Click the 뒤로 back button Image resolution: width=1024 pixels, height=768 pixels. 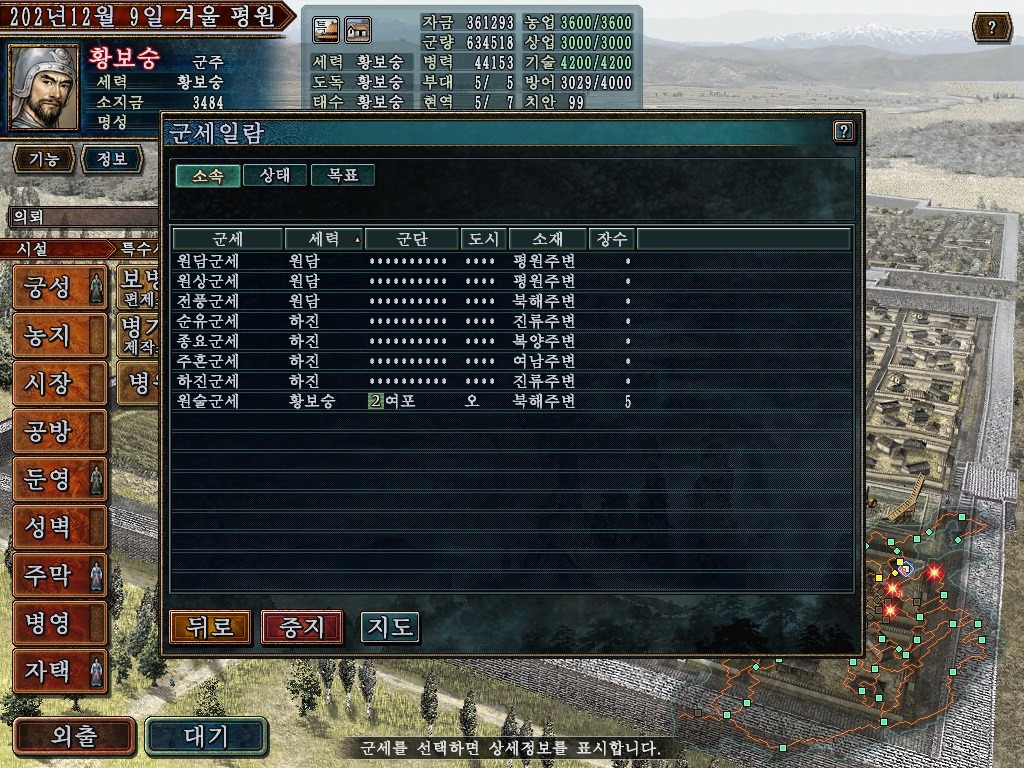pyautogui.click(x=210, y=627)
